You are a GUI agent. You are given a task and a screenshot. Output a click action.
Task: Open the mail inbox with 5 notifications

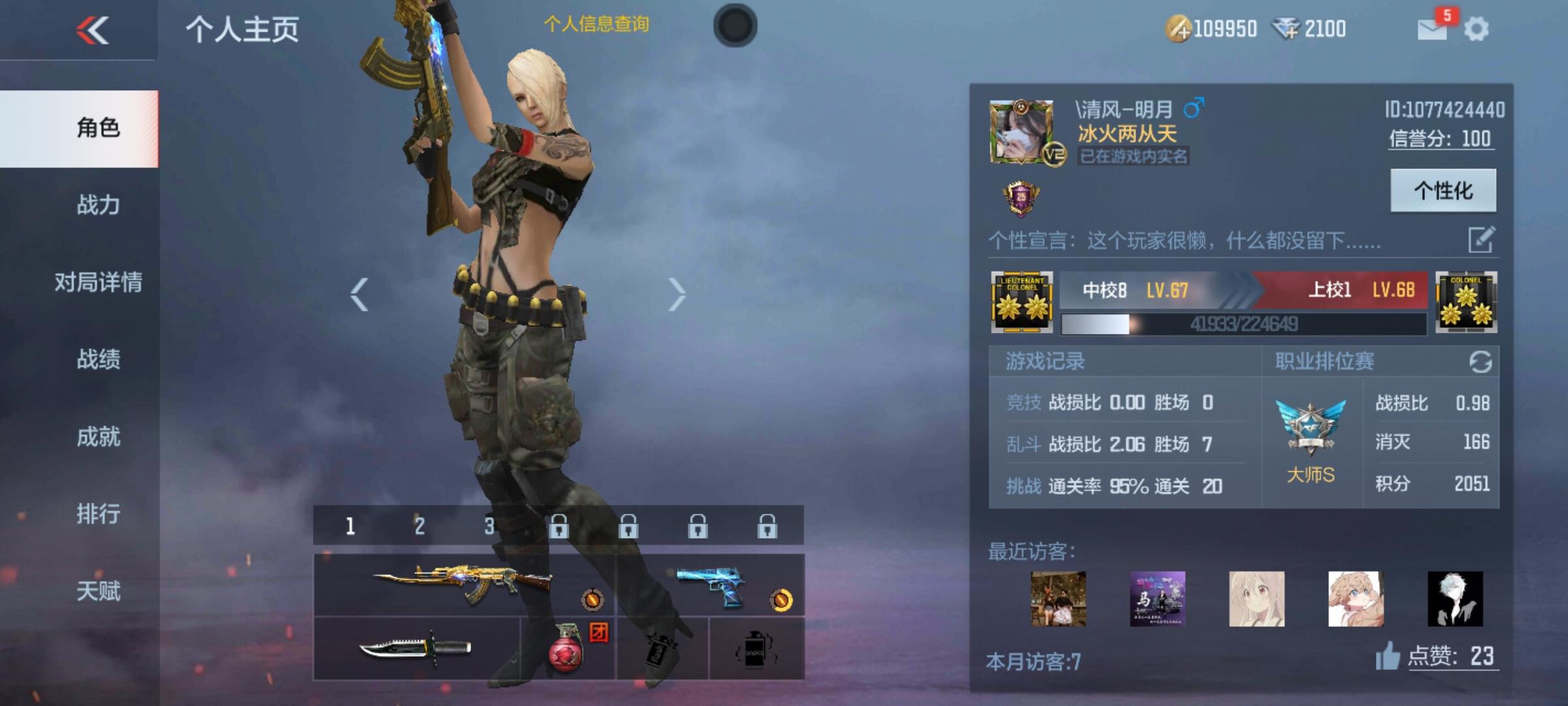(x=1431, y=27)
